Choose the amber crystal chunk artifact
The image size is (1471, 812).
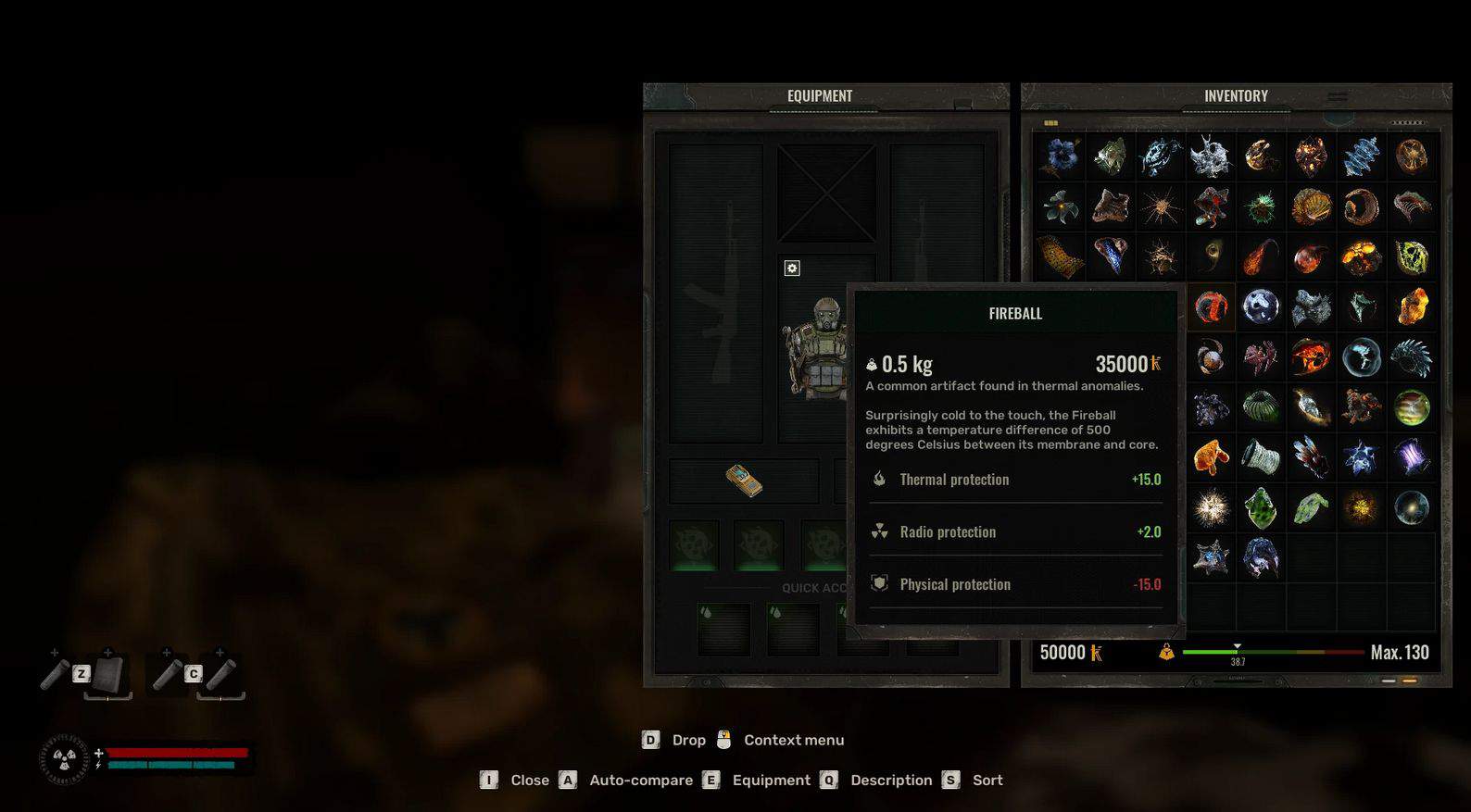click(1411, 306)
